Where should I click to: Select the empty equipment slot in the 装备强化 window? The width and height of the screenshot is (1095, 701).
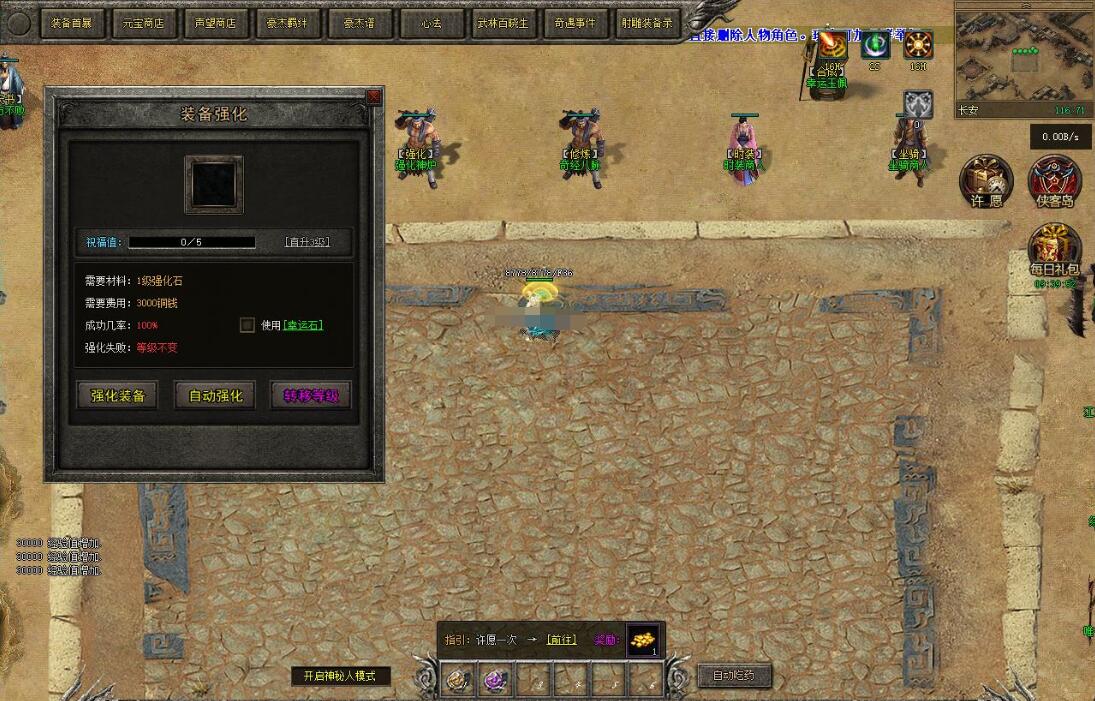point(213,184)
